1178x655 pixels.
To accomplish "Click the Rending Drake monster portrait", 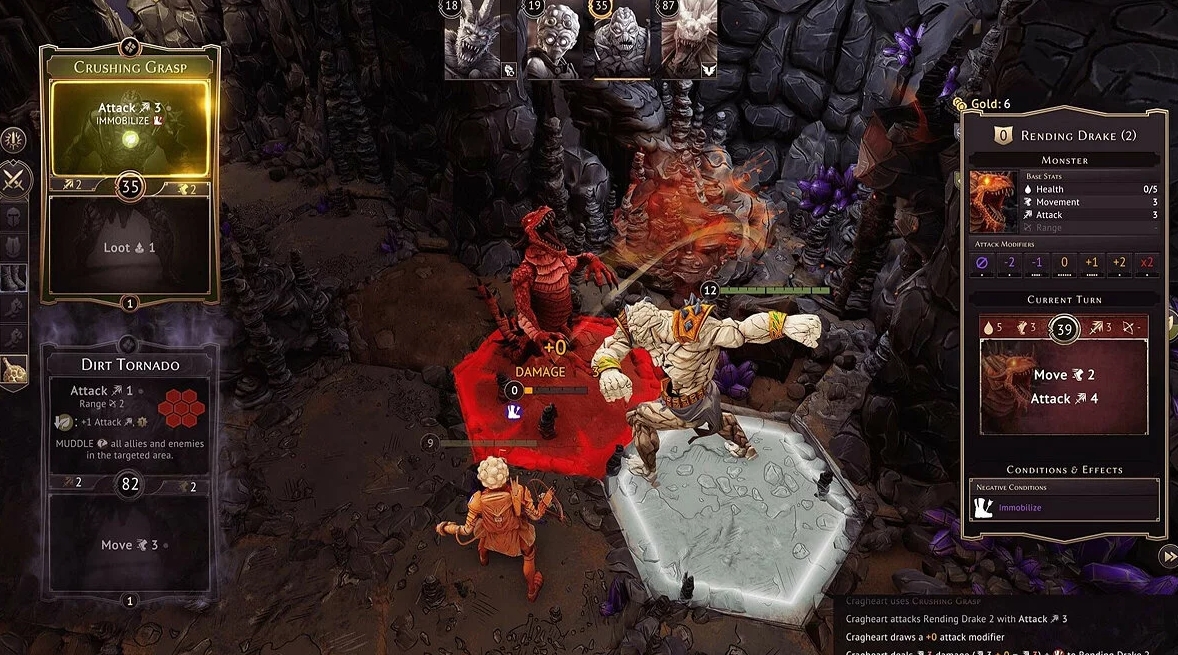I will coord(993,201).
